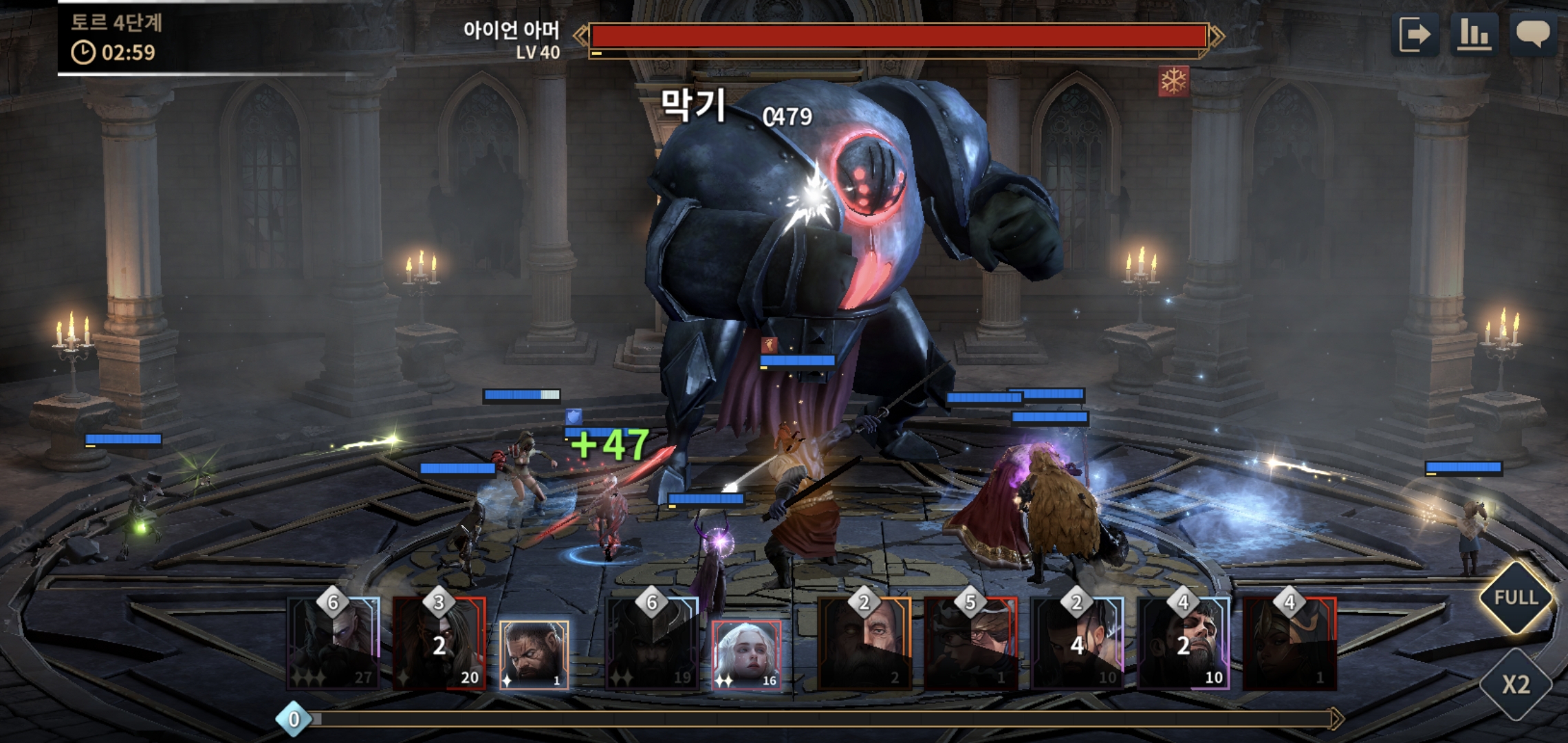Open the battle statistics bar-chart panel
The width and height of the screenshot is (1568, 743).
tap(1472, 34)
